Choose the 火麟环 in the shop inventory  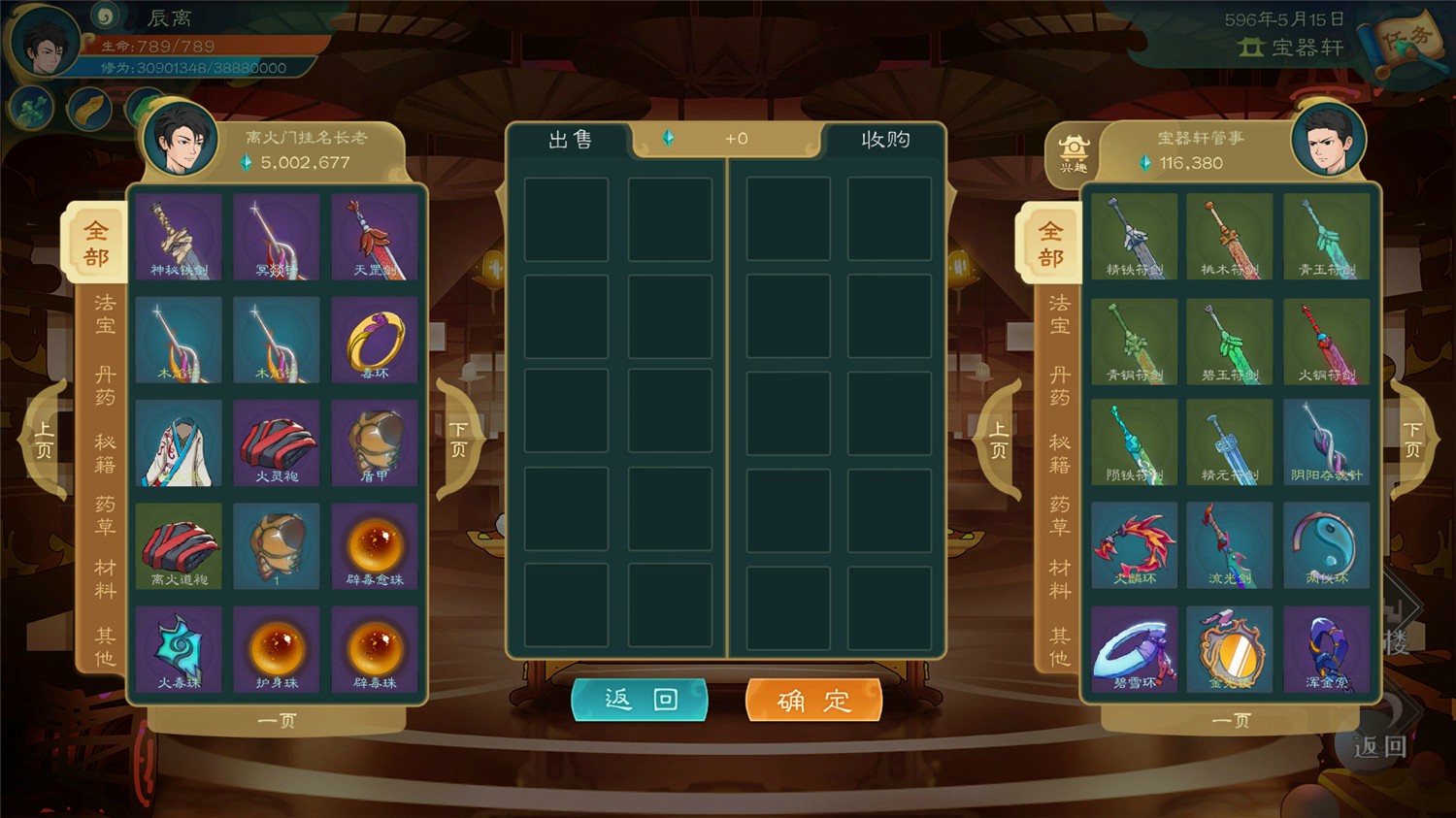click(x=1134, y=546)
